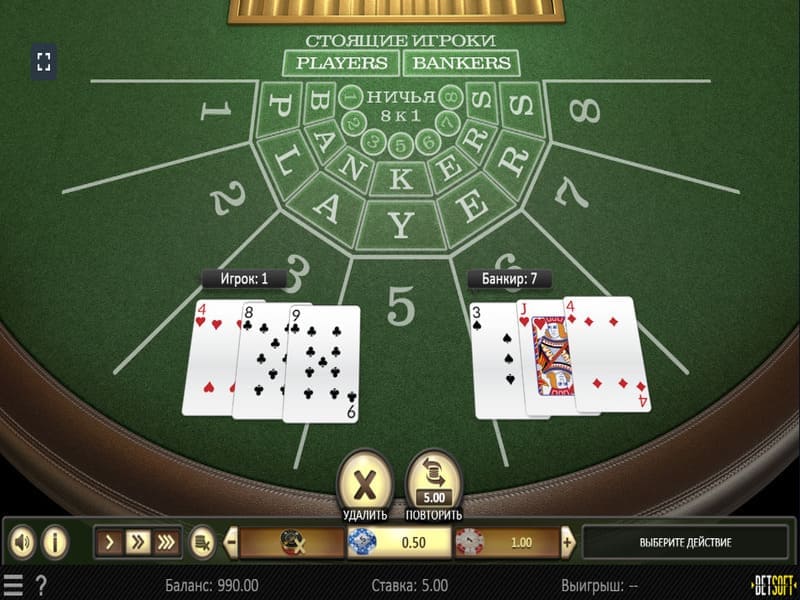
Task: Choose the double-arrow game speed
Action: 138,543
